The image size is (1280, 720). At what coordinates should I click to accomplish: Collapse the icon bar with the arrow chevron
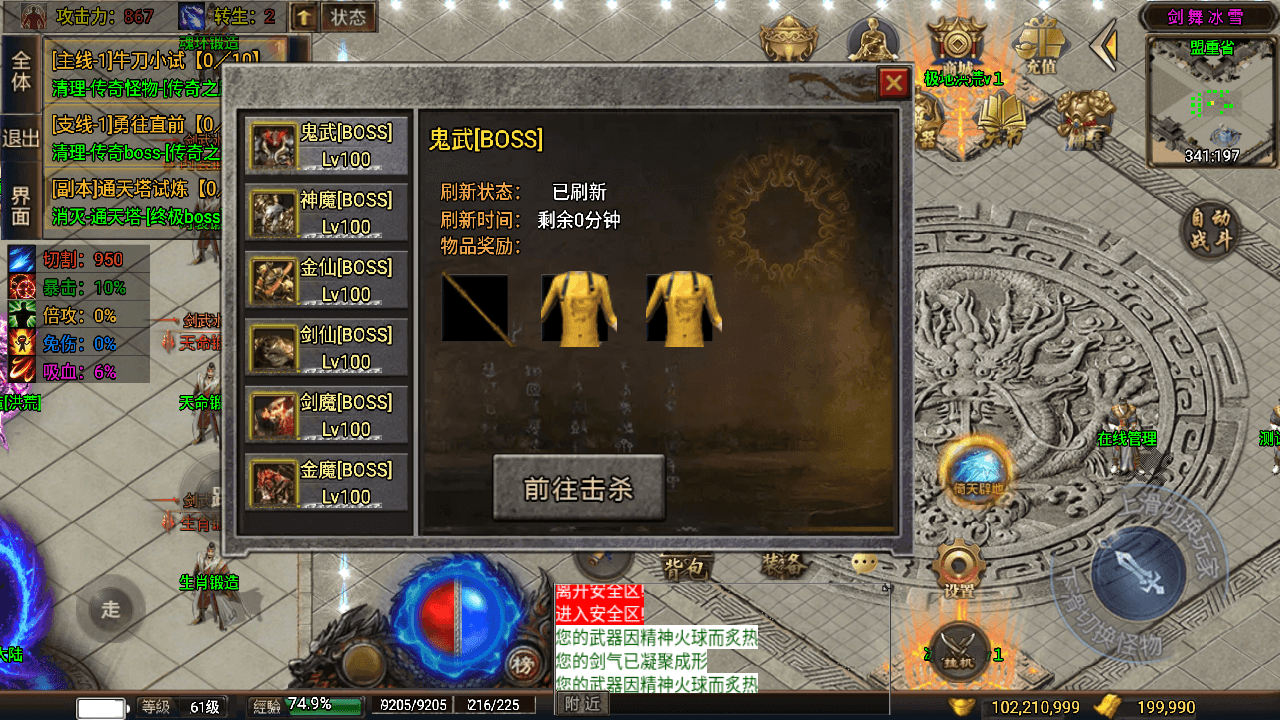click(1103, 45)
